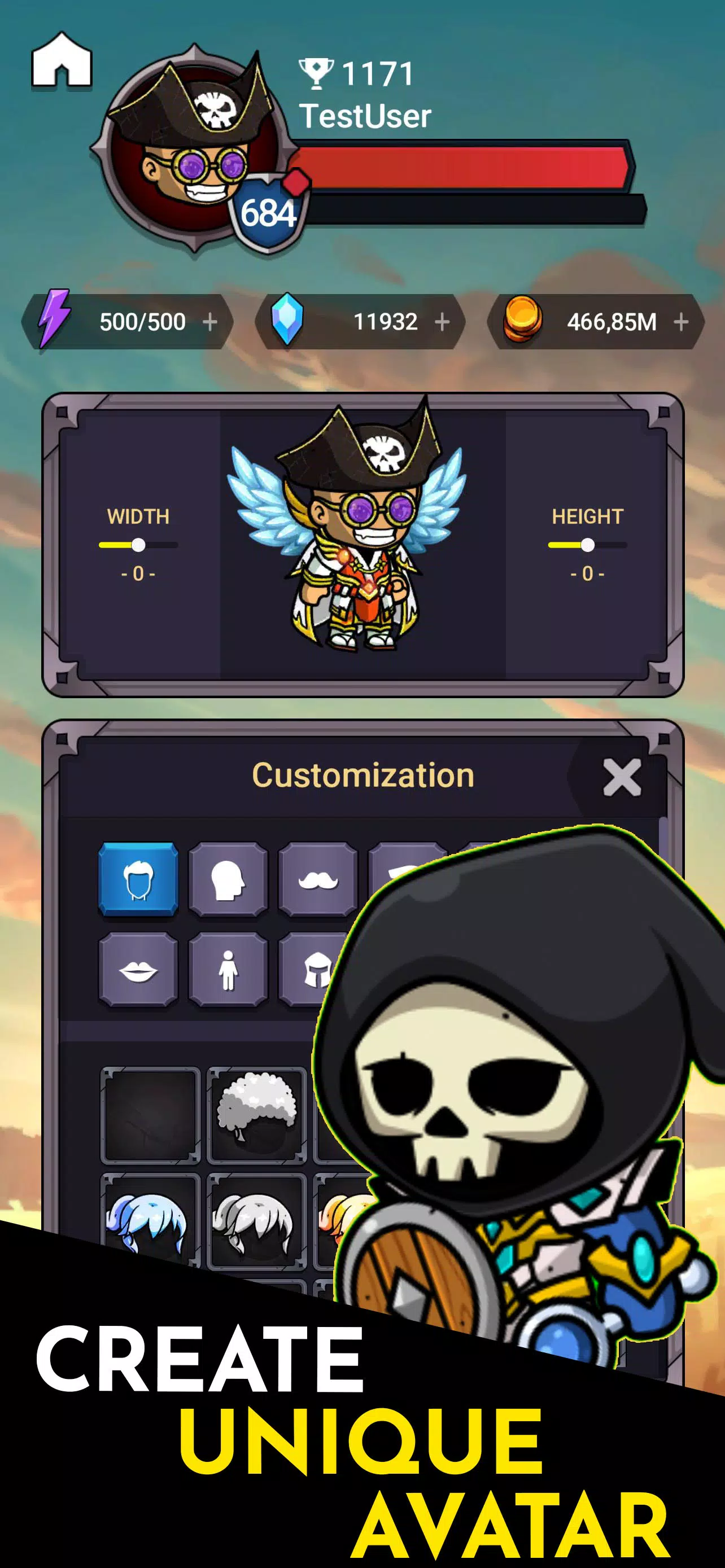This screenshot has width=725, height=1568.
Task: Click the Customization header title
Action: [363, 774]
